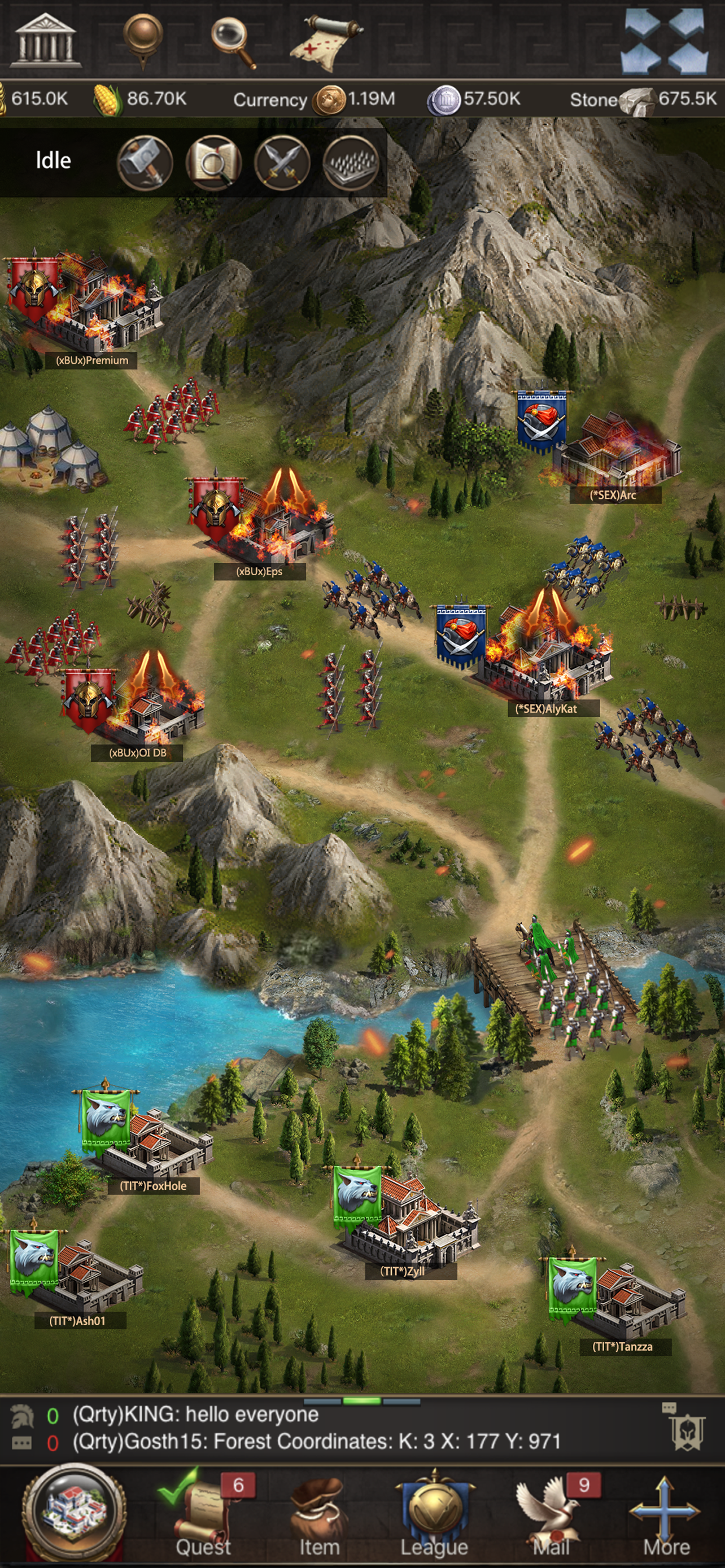Open the league chat helmet icon
The image size is (725, 1568).
pyautogui.click(x=687, y=1431)
